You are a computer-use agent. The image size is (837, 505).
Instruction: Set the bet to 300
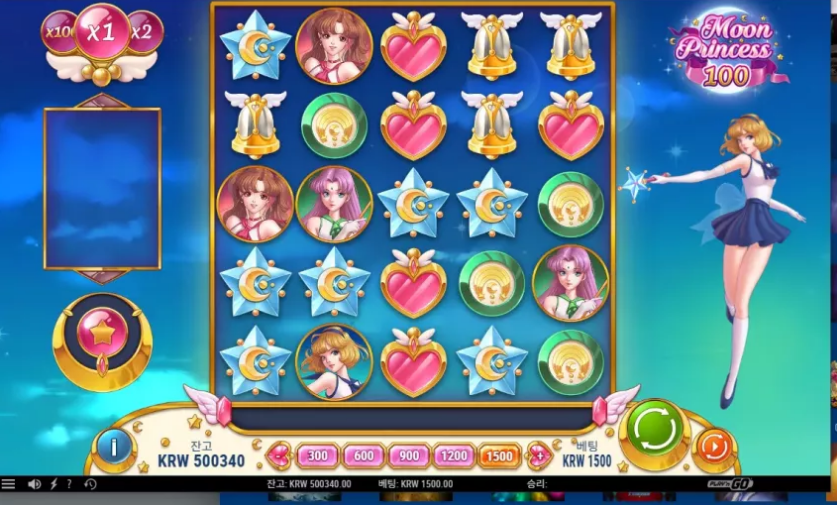point(317,456)
